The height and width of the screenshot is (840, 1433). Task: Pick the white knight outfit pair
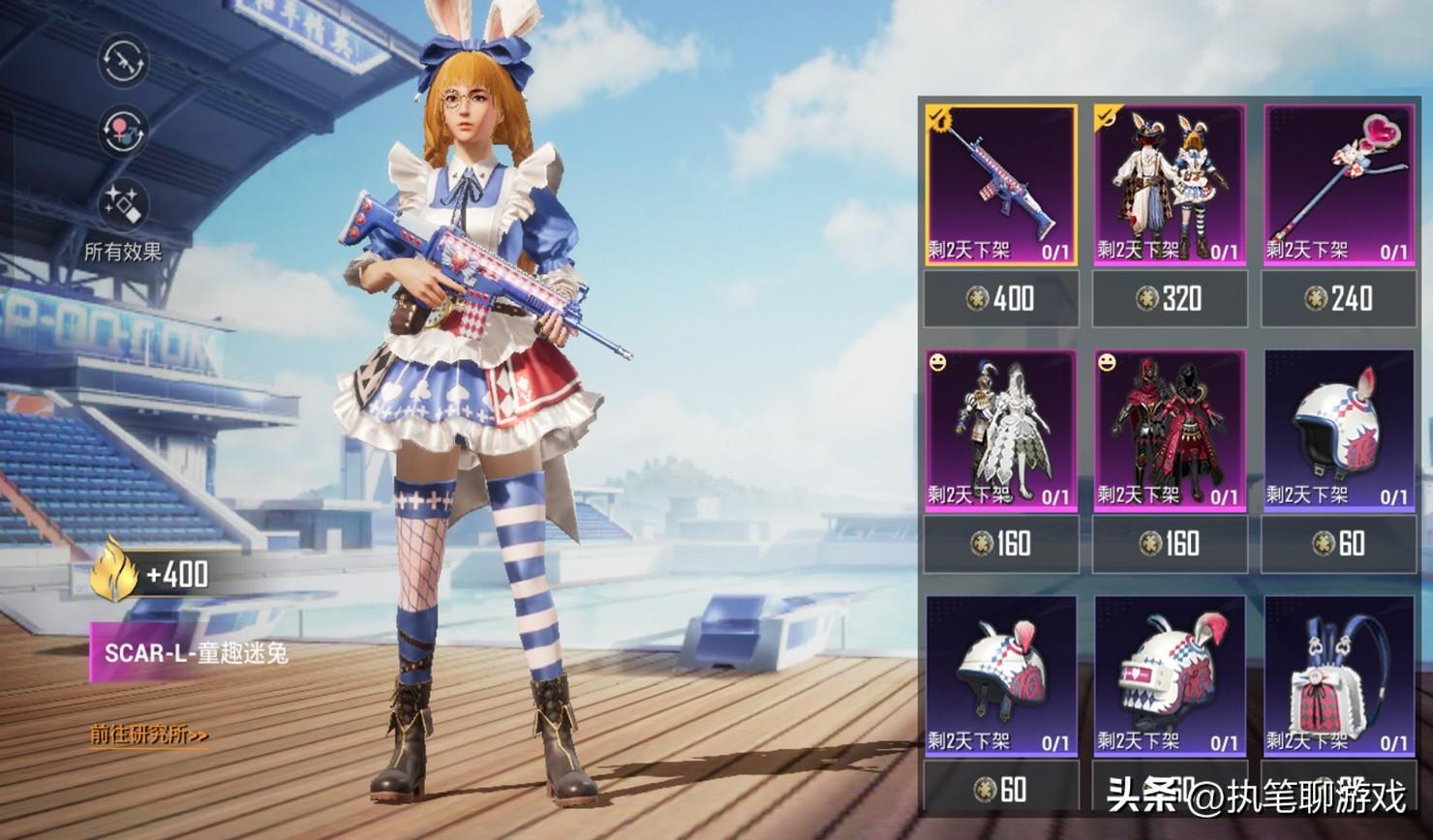click(x=1000, y=431)
